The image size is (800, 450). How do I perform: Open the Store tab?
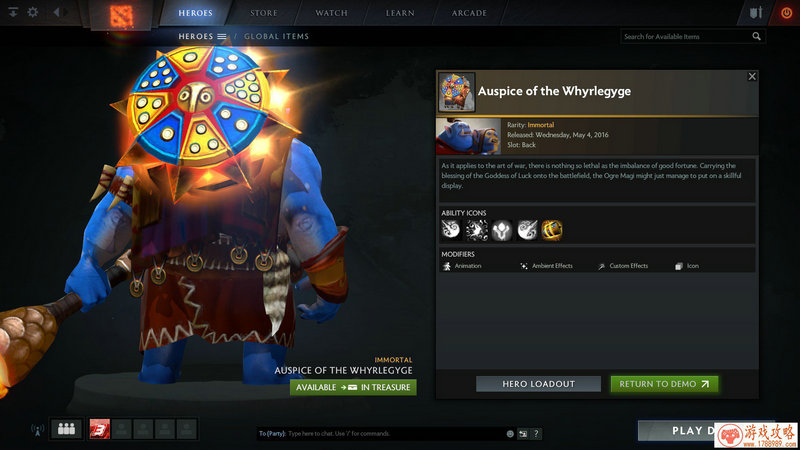coord(264,13)
